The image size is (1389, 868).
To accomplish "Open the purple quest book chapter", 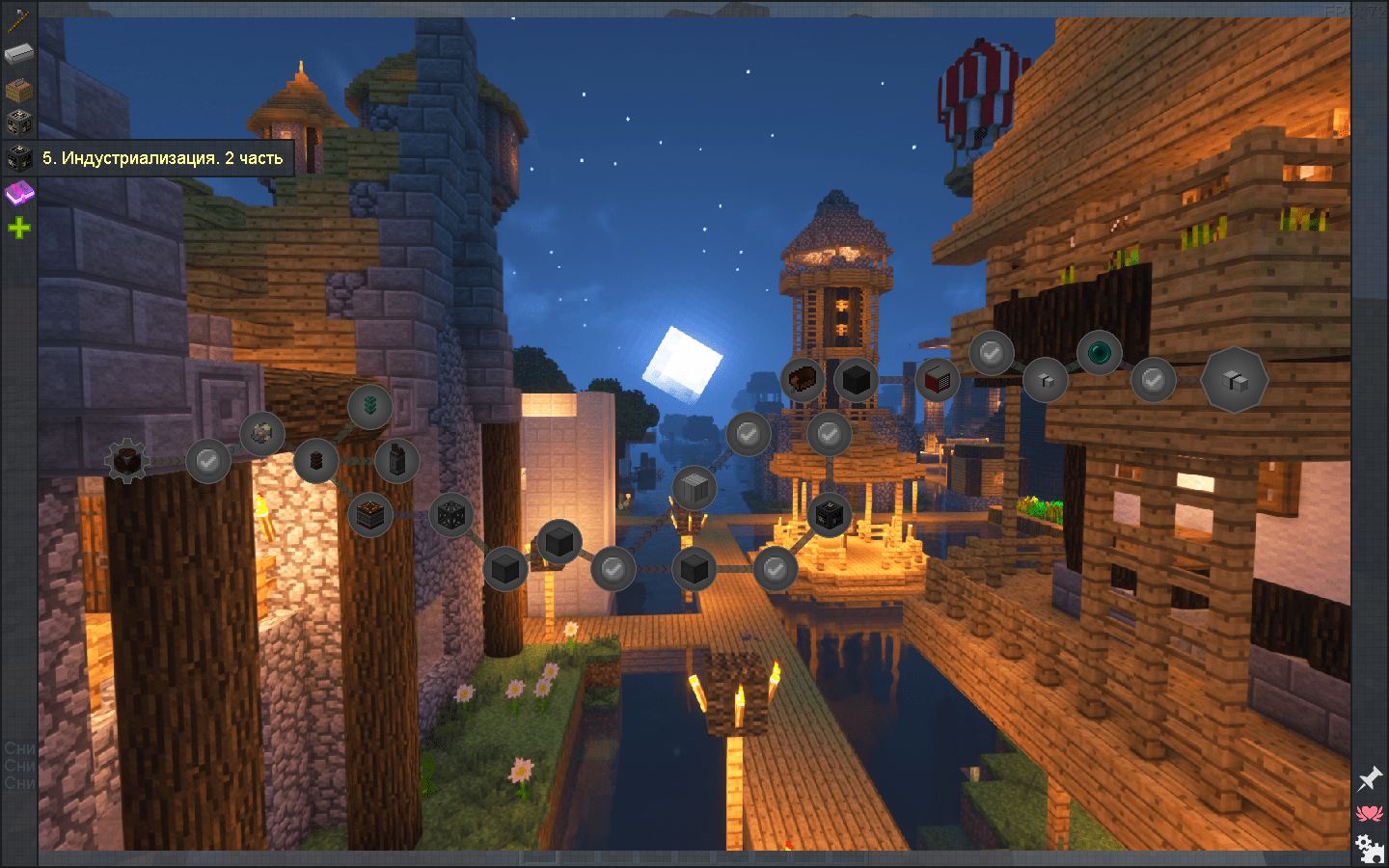I will tap(17, 191).
